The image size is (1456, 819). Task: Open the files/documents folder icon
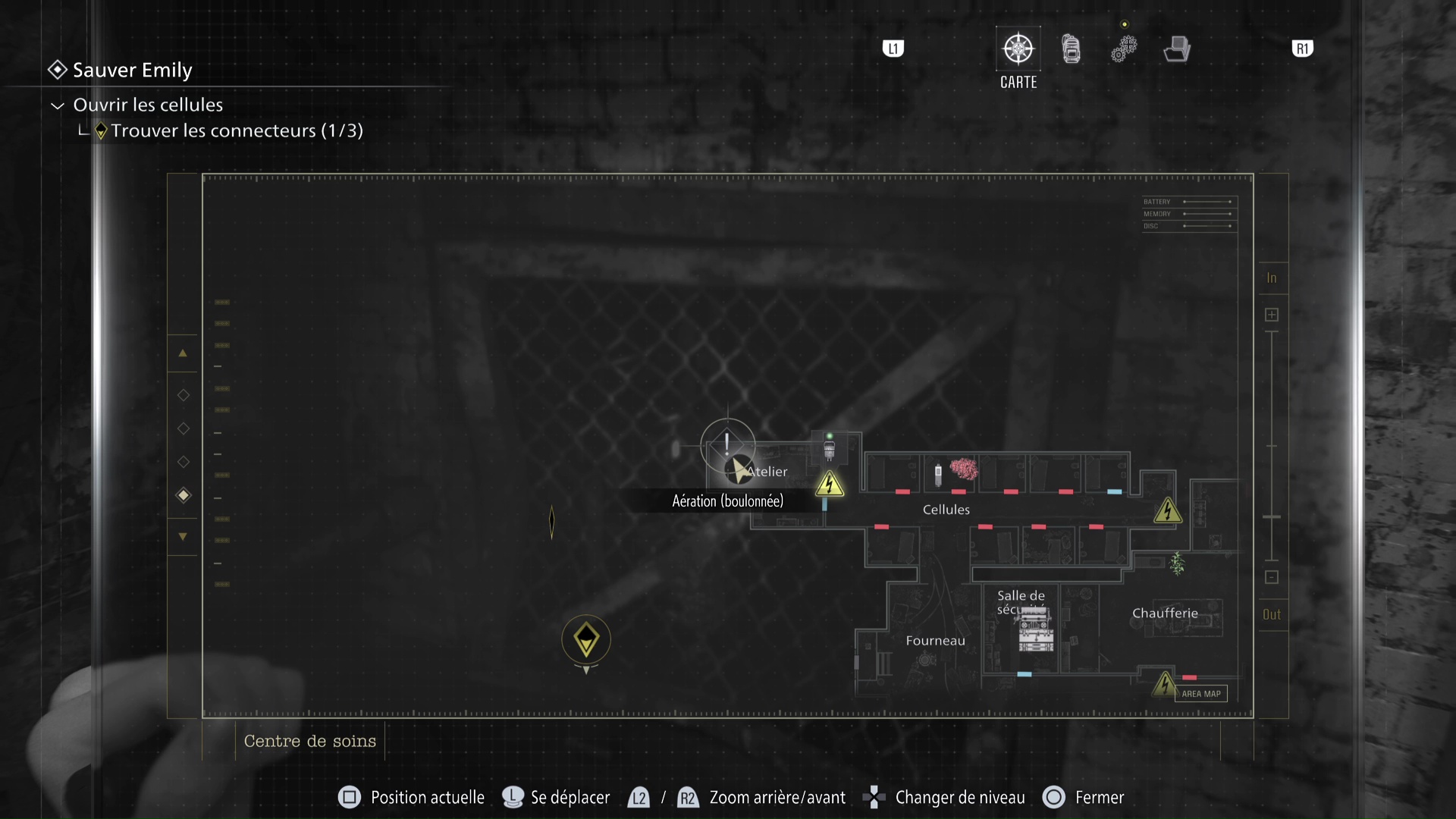pos(1176,47)
